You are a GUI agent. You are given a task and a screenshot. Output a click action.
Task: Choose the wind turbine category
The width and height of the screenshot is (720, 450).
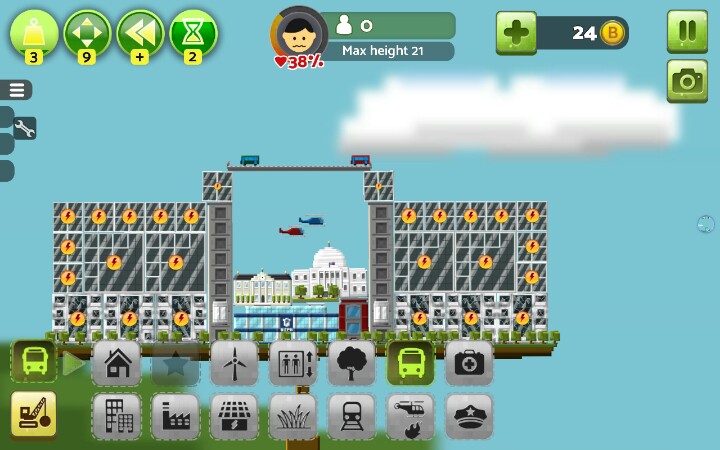point(234,363)
